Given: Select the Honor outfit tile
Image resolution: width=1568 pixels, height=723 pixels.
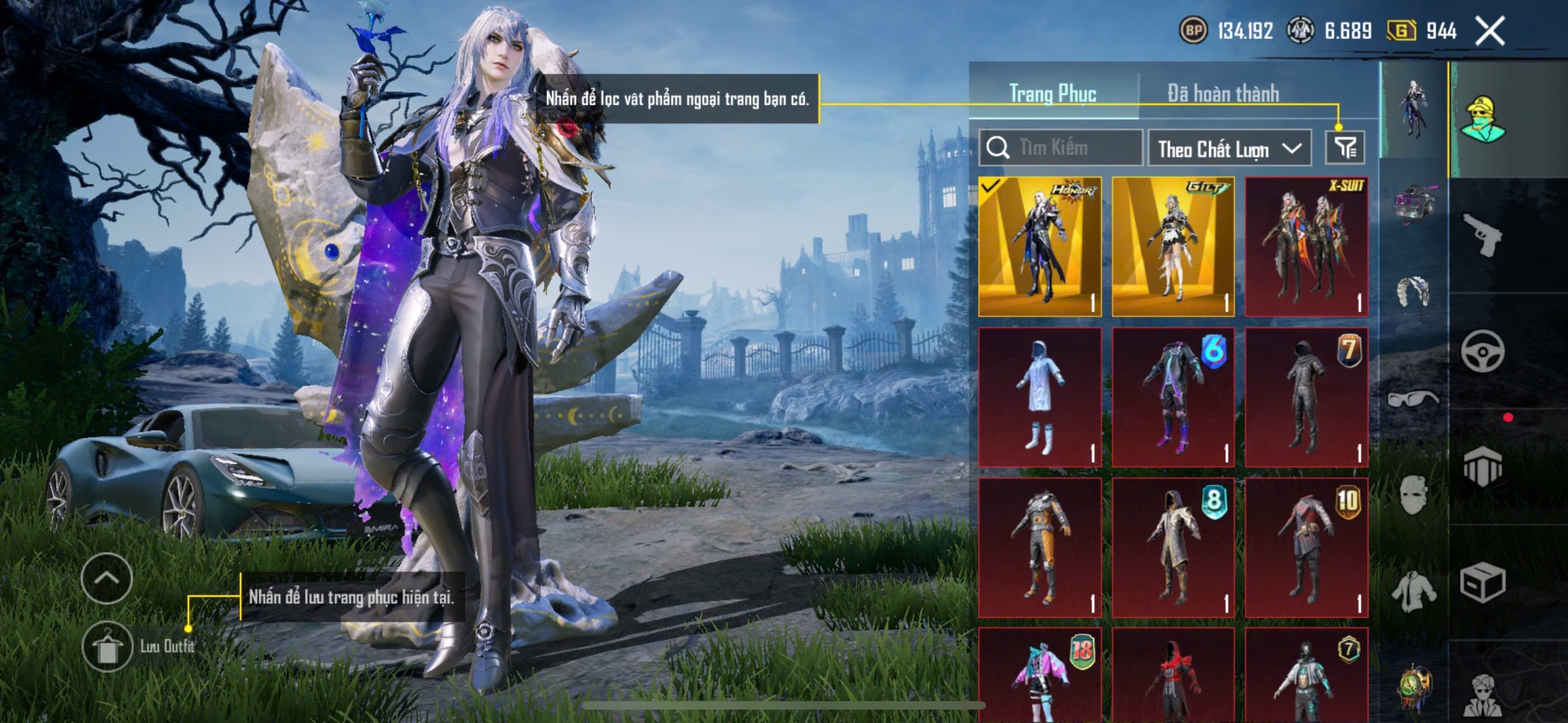Looking at the screenshot, I should pyautogui.click(x=1040, y=247).
